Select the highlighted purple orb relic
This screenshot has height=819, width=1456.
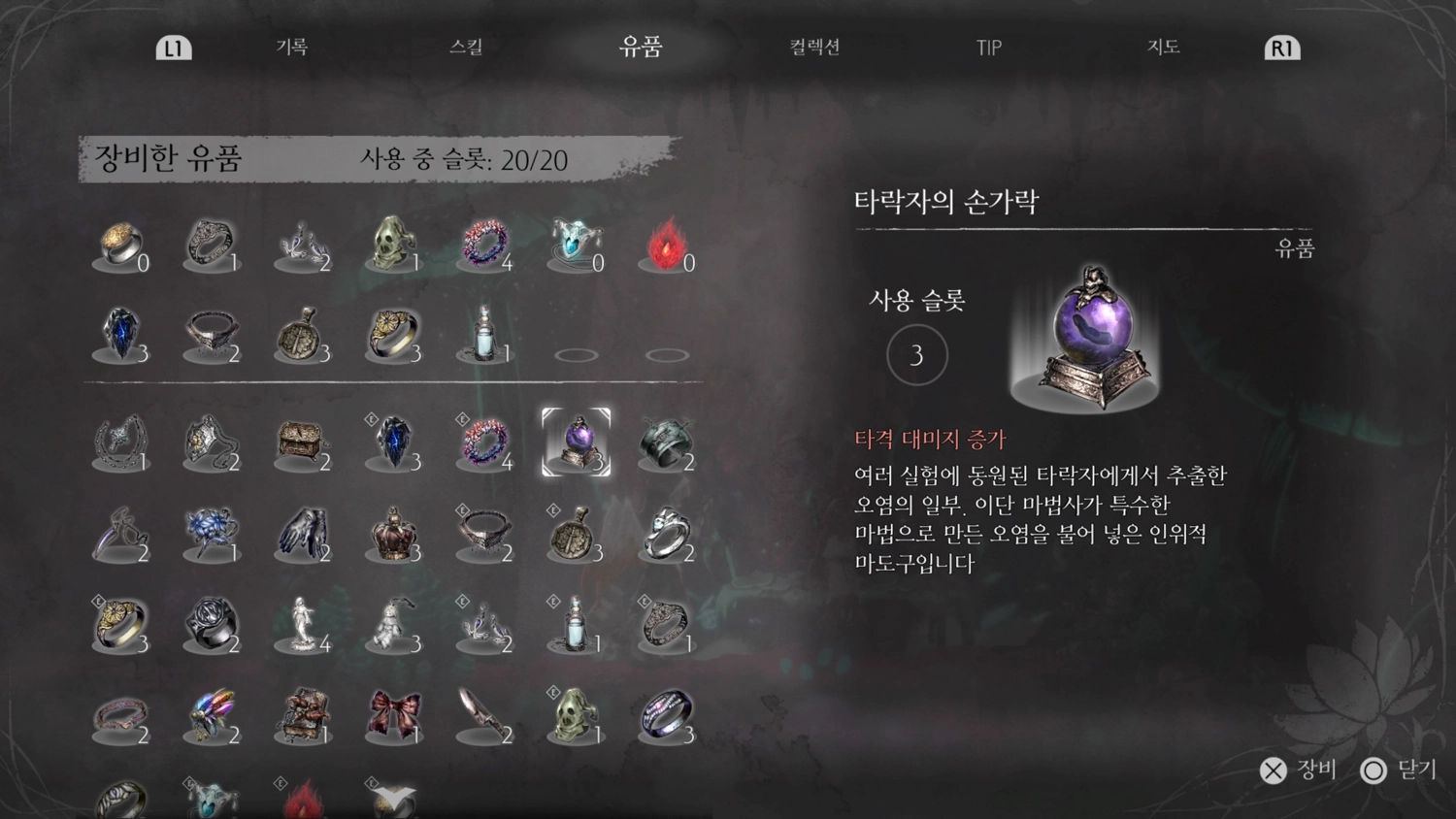click(x=577, y=442)
